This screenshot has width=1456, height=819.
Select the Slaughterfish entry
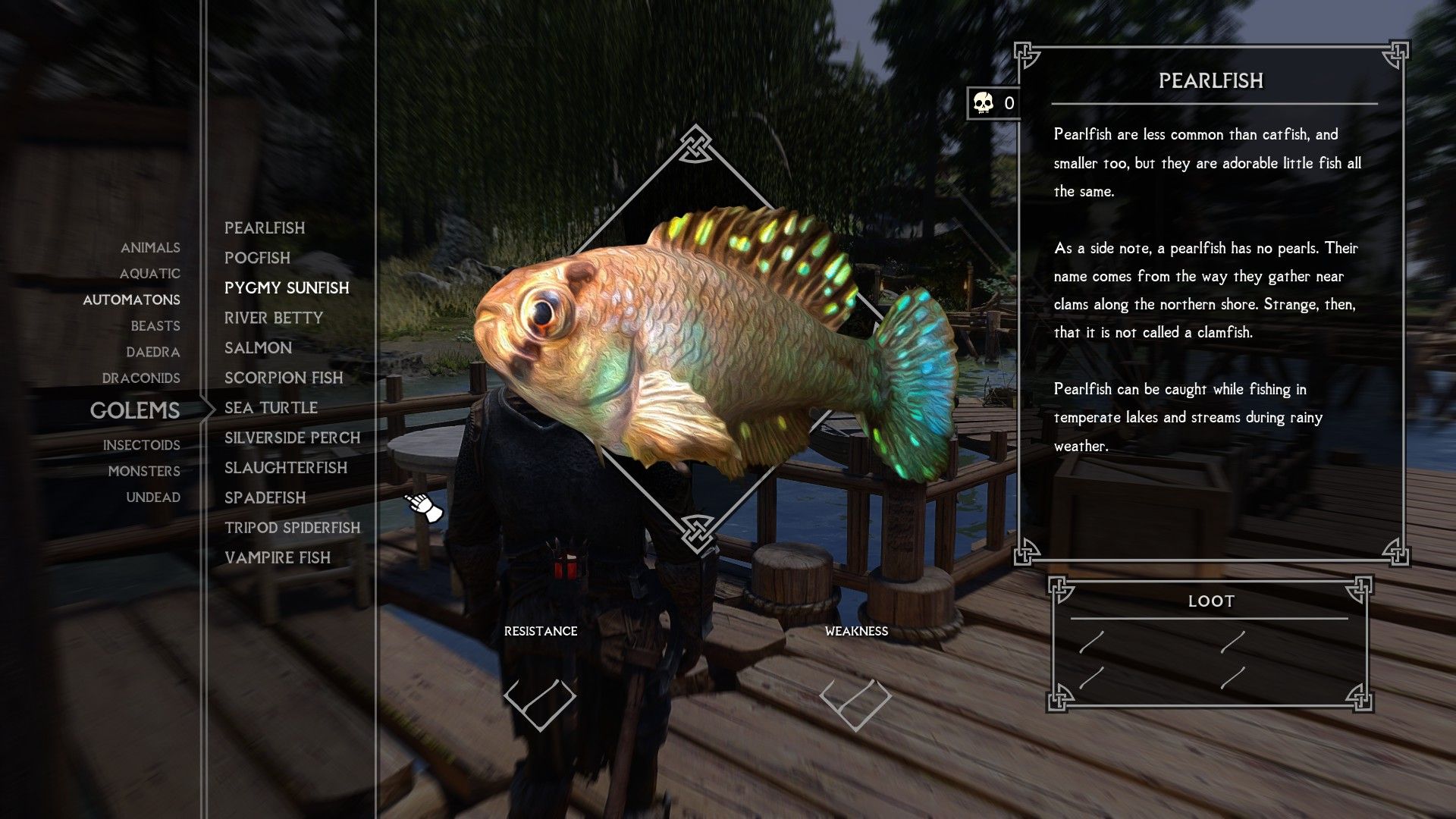pyautogui.click(x=286, y=468)
